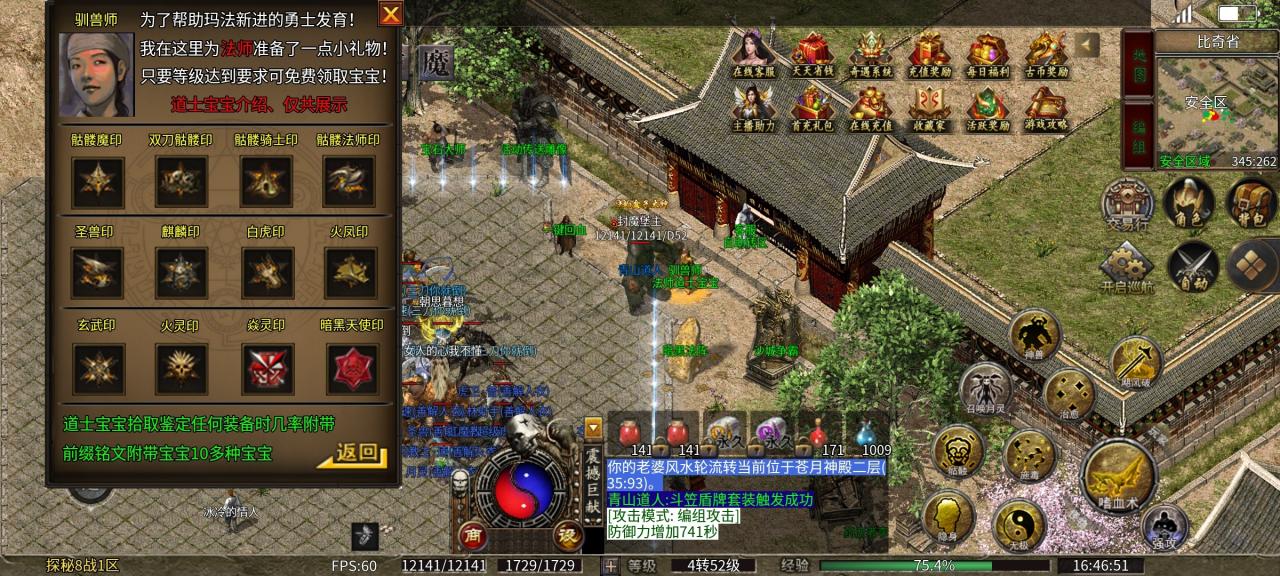The width and height of the screenshot is (1280, 576).
Task: Toggle the 自动 auto-combat crossed swords button
Action: click(1192, 266)
